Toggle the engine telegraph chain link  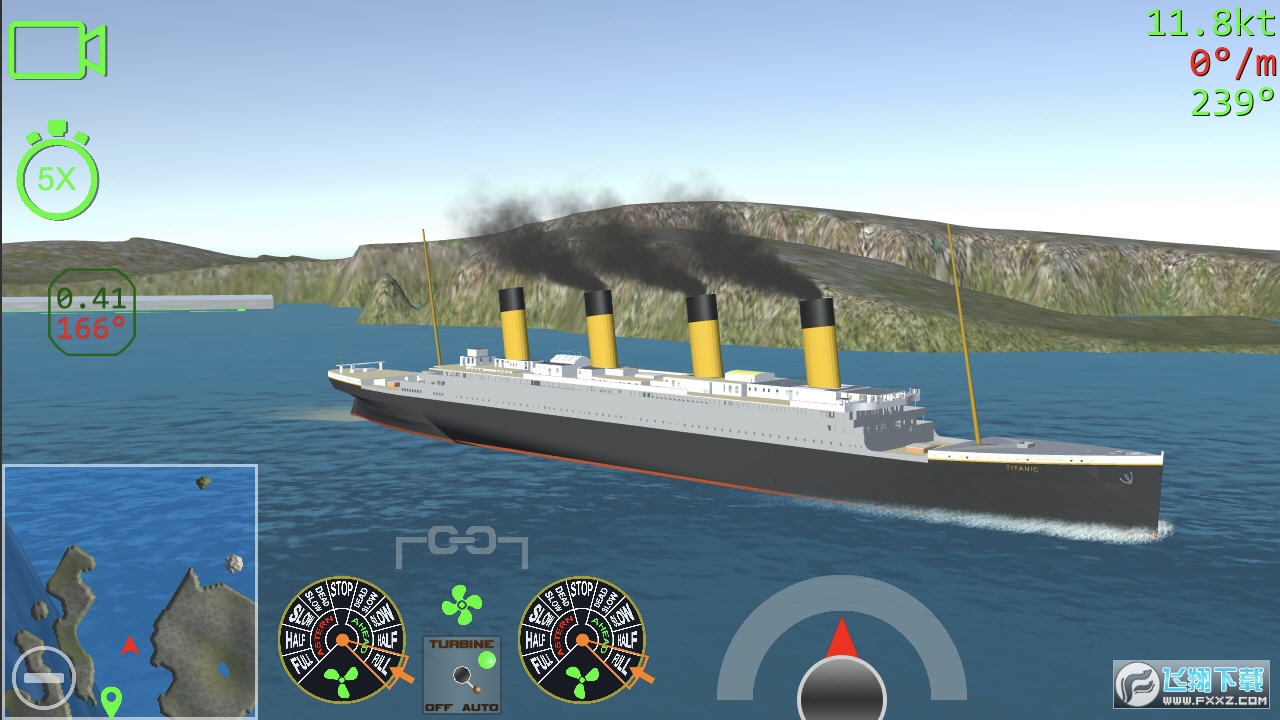pos(461,543)
